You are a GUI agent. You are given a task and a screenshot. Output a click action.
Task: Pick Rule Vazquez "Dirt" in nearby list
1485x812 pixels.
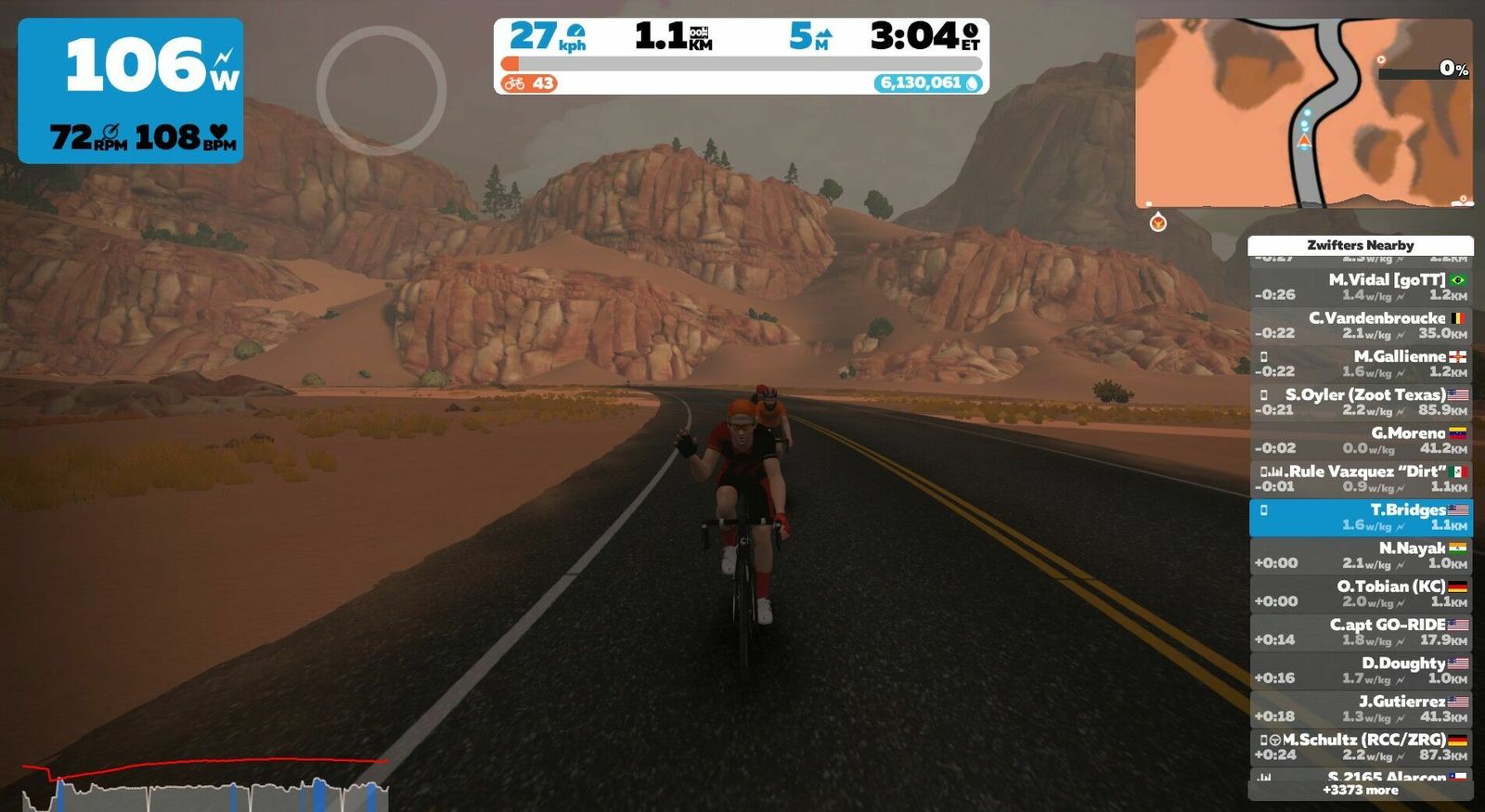[1360, 479]
